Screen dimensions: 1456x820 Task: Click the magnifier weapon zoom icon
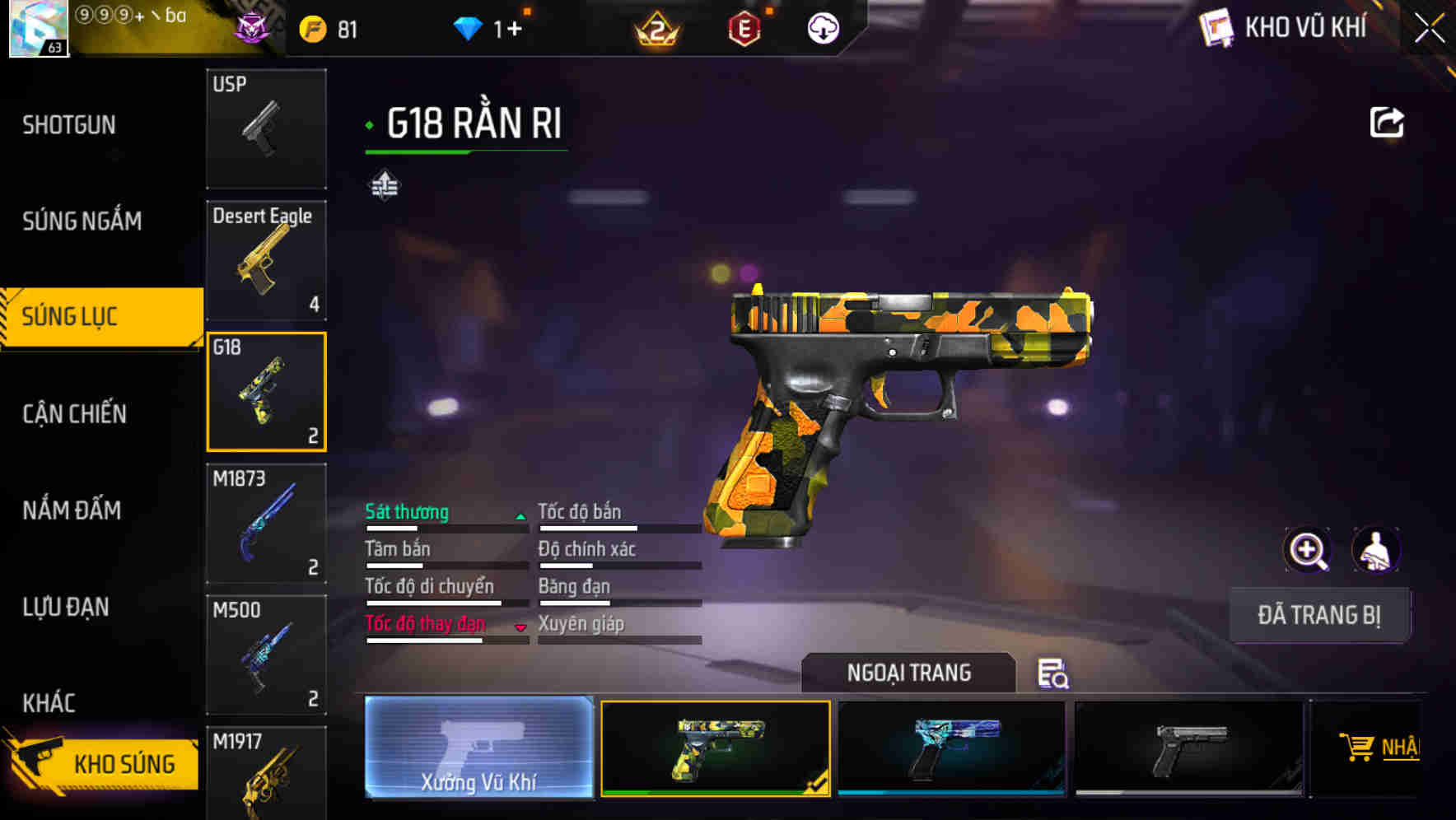[1308, 550]
